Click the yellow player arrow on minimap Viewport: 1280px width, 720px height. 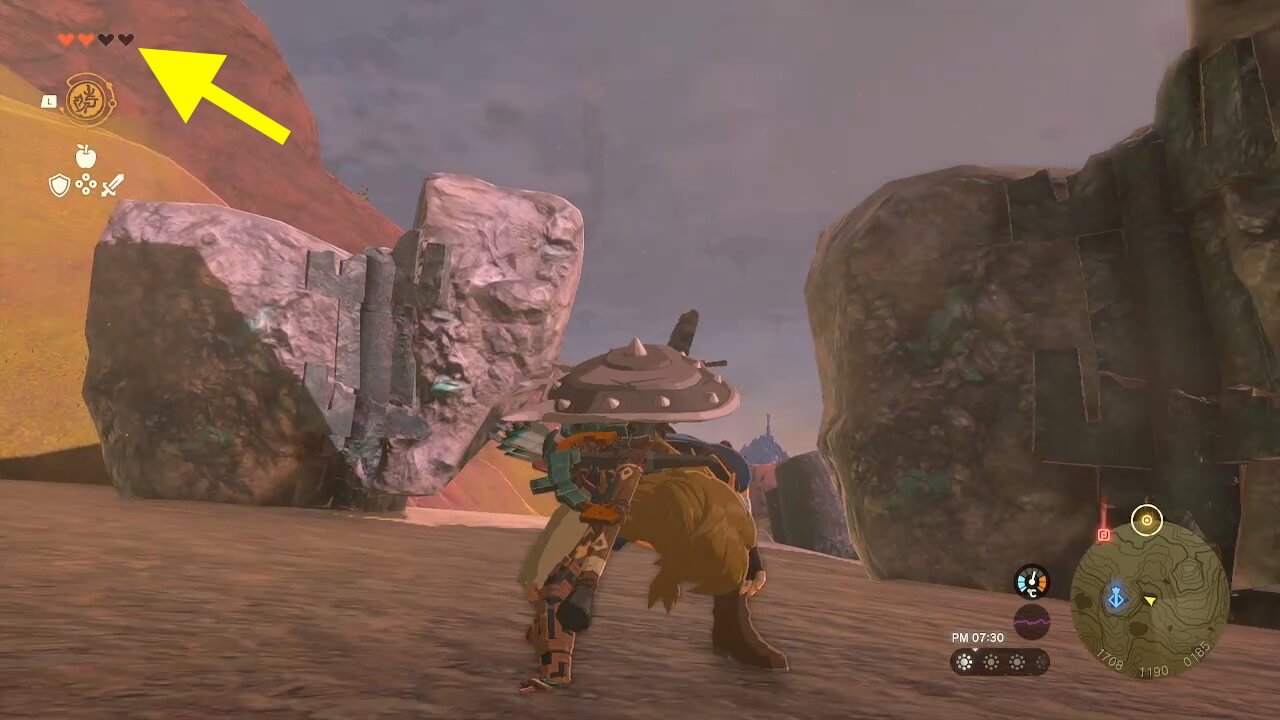tap(1150, 600)
